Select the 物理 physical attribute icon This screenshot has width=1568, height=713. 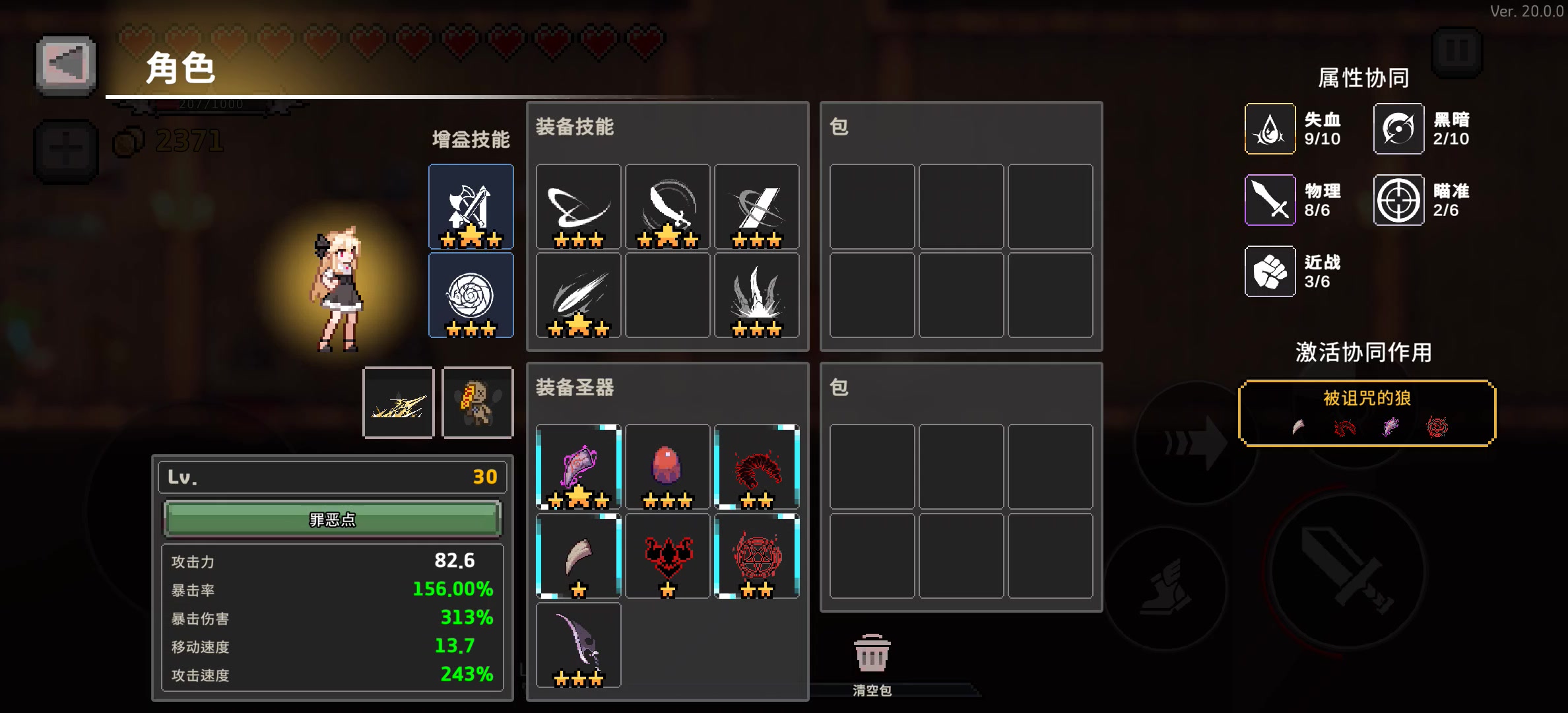pyautogui.click(x=1270, y=200)
